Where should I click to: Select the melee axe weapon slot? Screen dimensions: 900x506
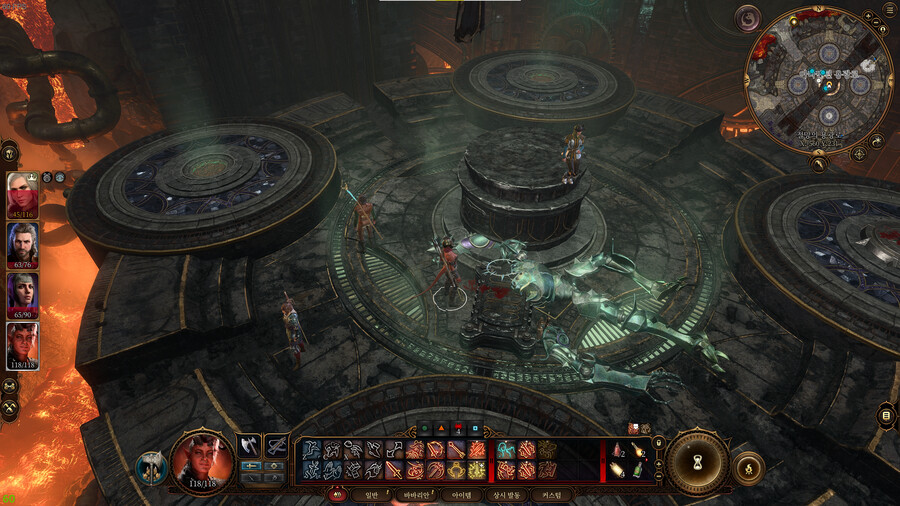(x=248, y=444)
